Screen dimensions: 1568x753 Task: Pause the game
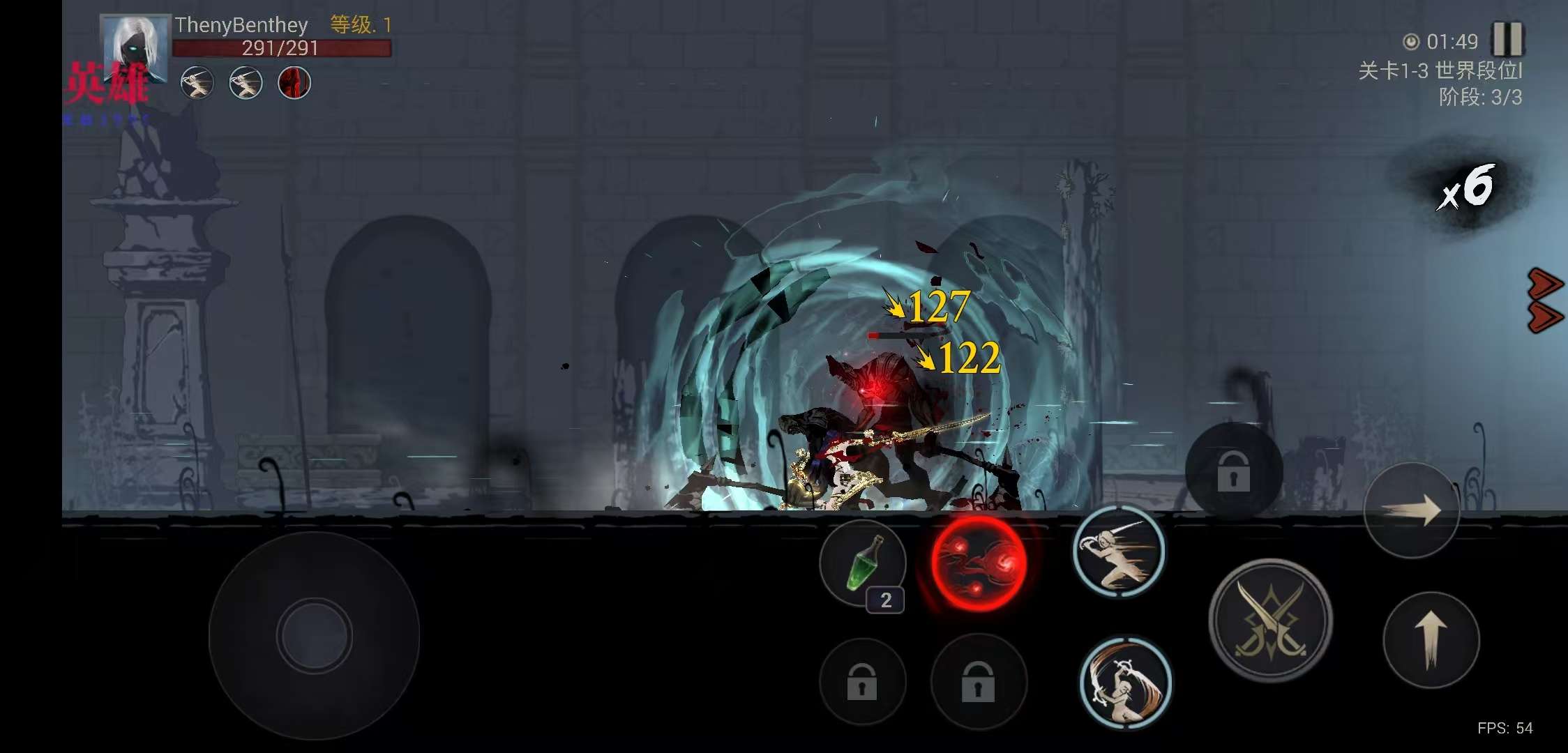1507,39
